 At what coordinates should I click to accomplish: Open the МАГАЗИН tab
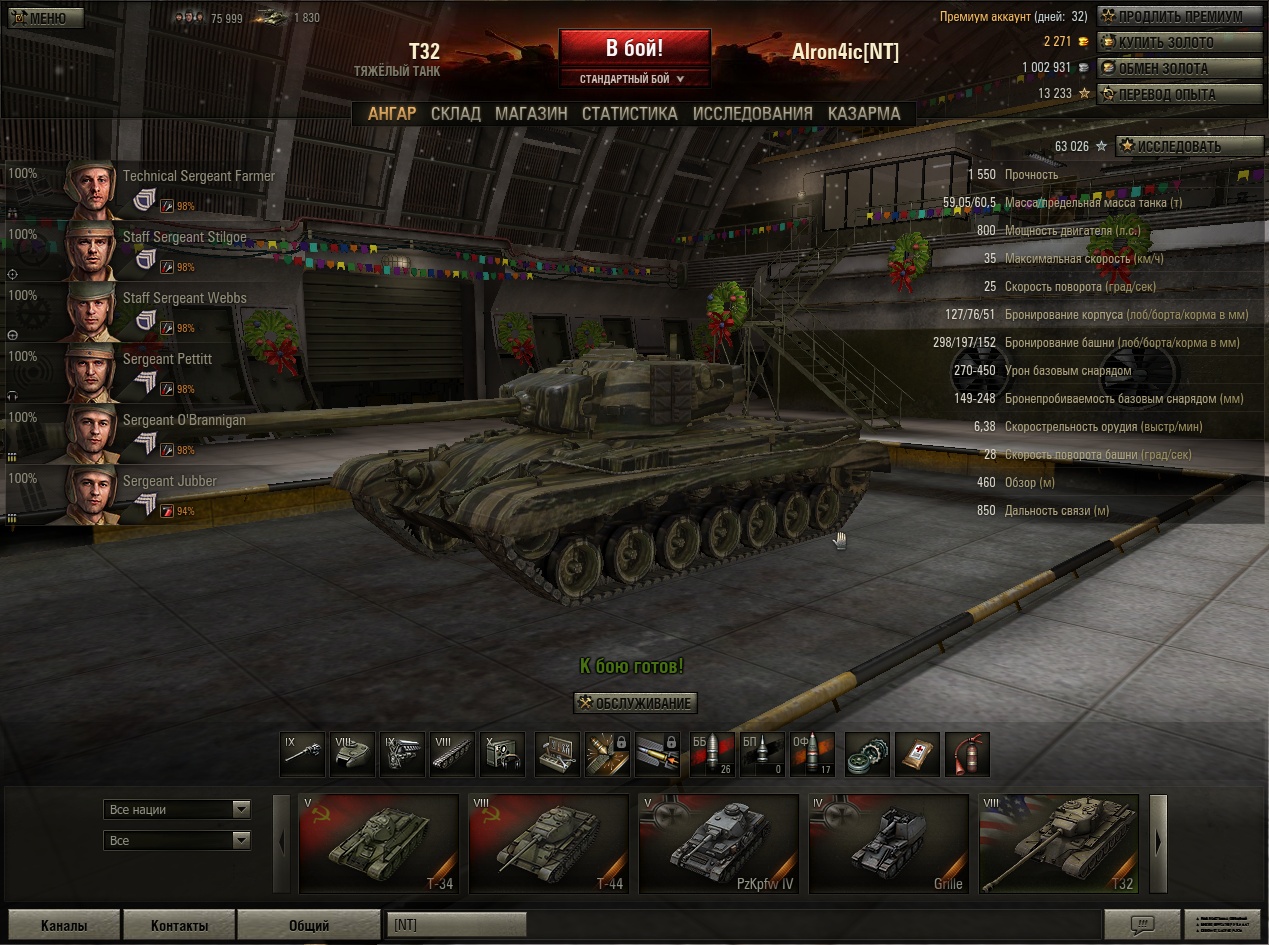click(531, 114)
